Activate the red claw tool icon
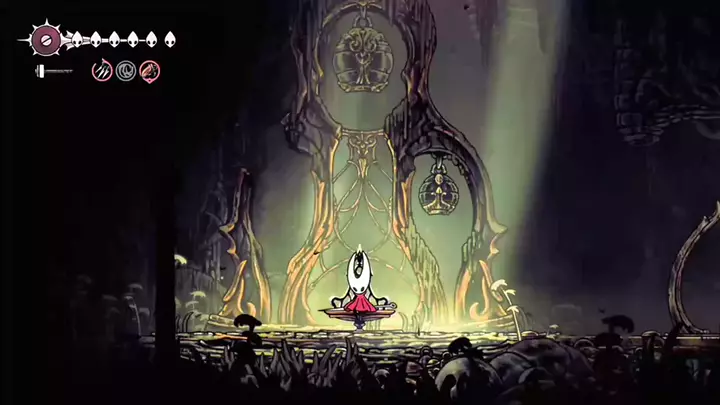720x405 pixels. 150,71
